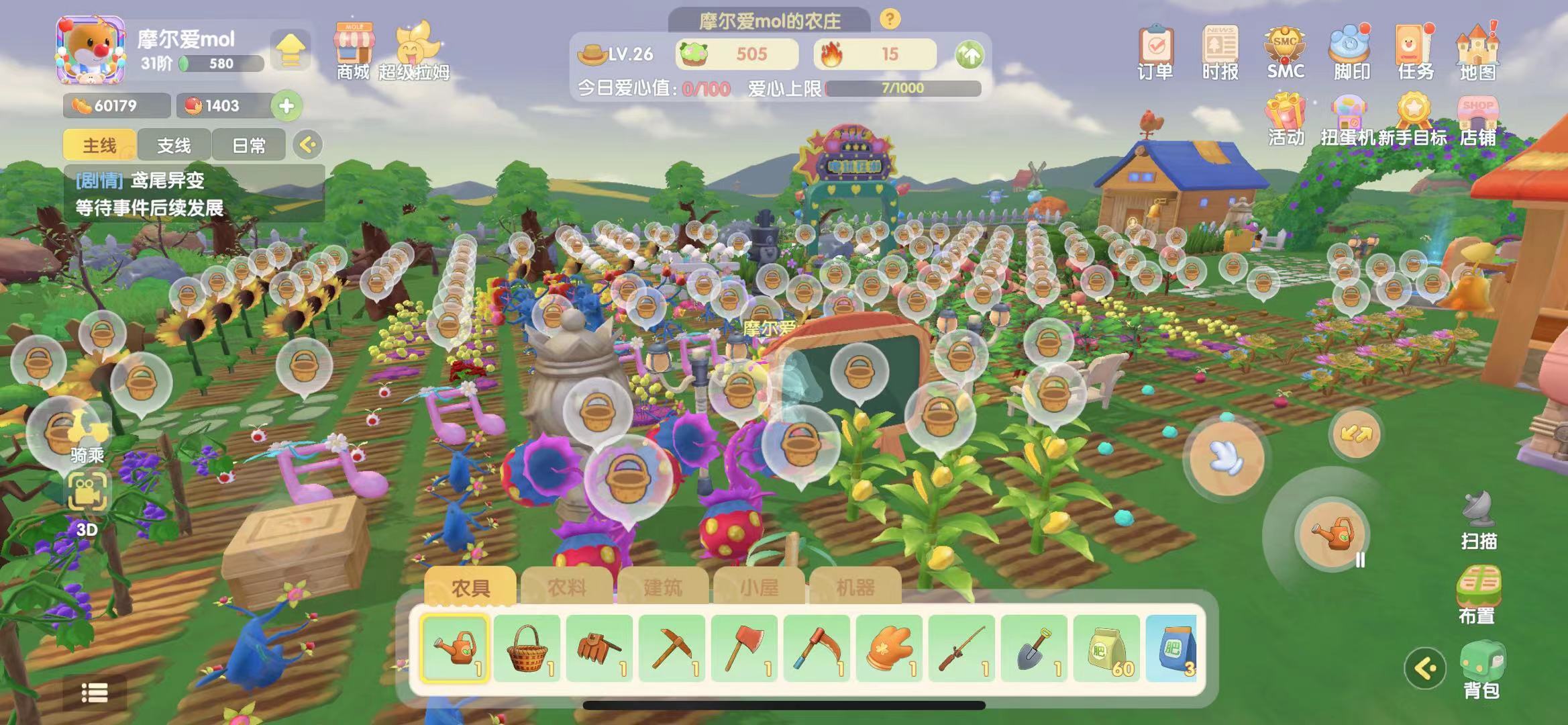
Task: Toggle the 3D camera mode
Action: tap(87, 503)
